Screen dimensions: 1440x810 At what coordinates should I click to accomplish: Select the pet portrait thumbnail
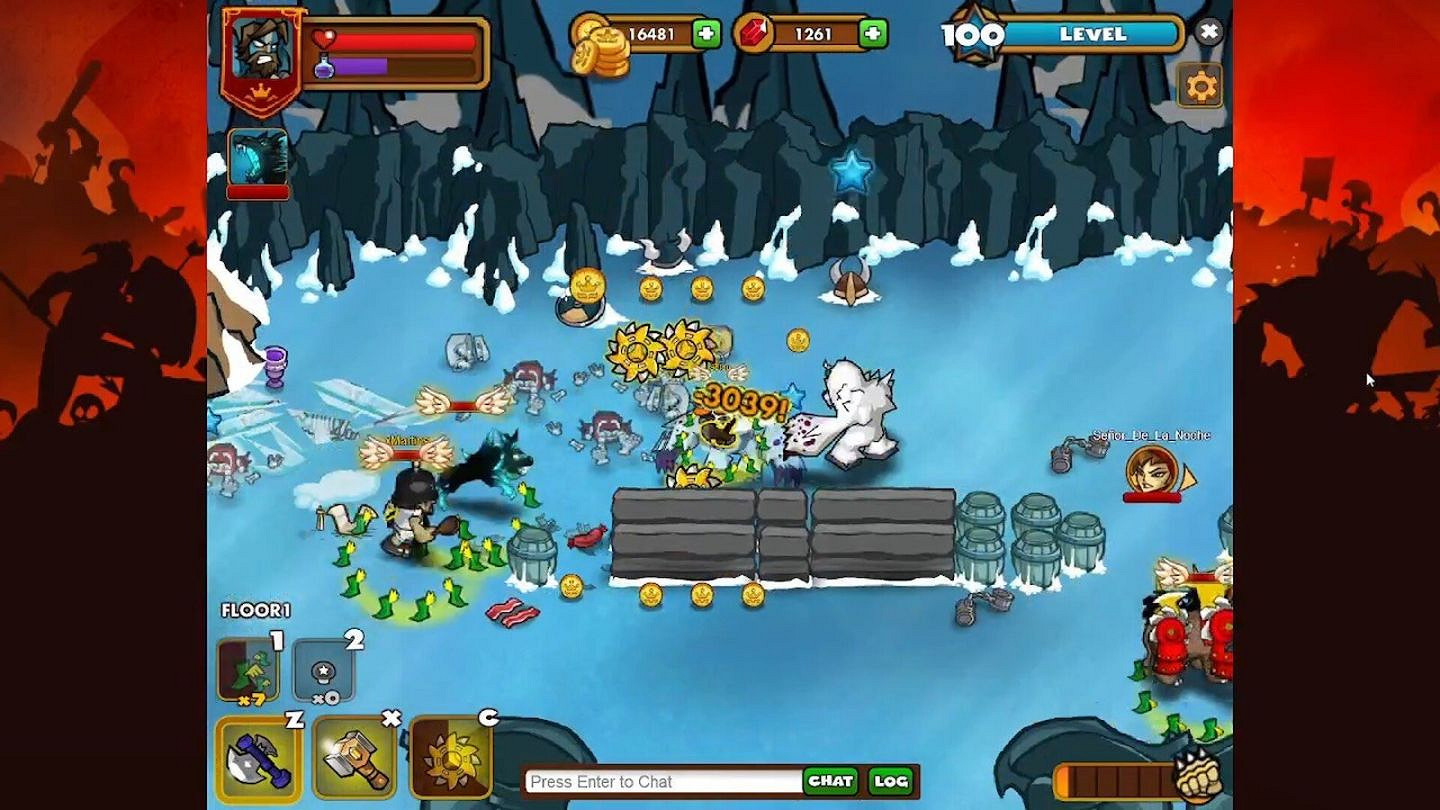click(x=259, y=154)
